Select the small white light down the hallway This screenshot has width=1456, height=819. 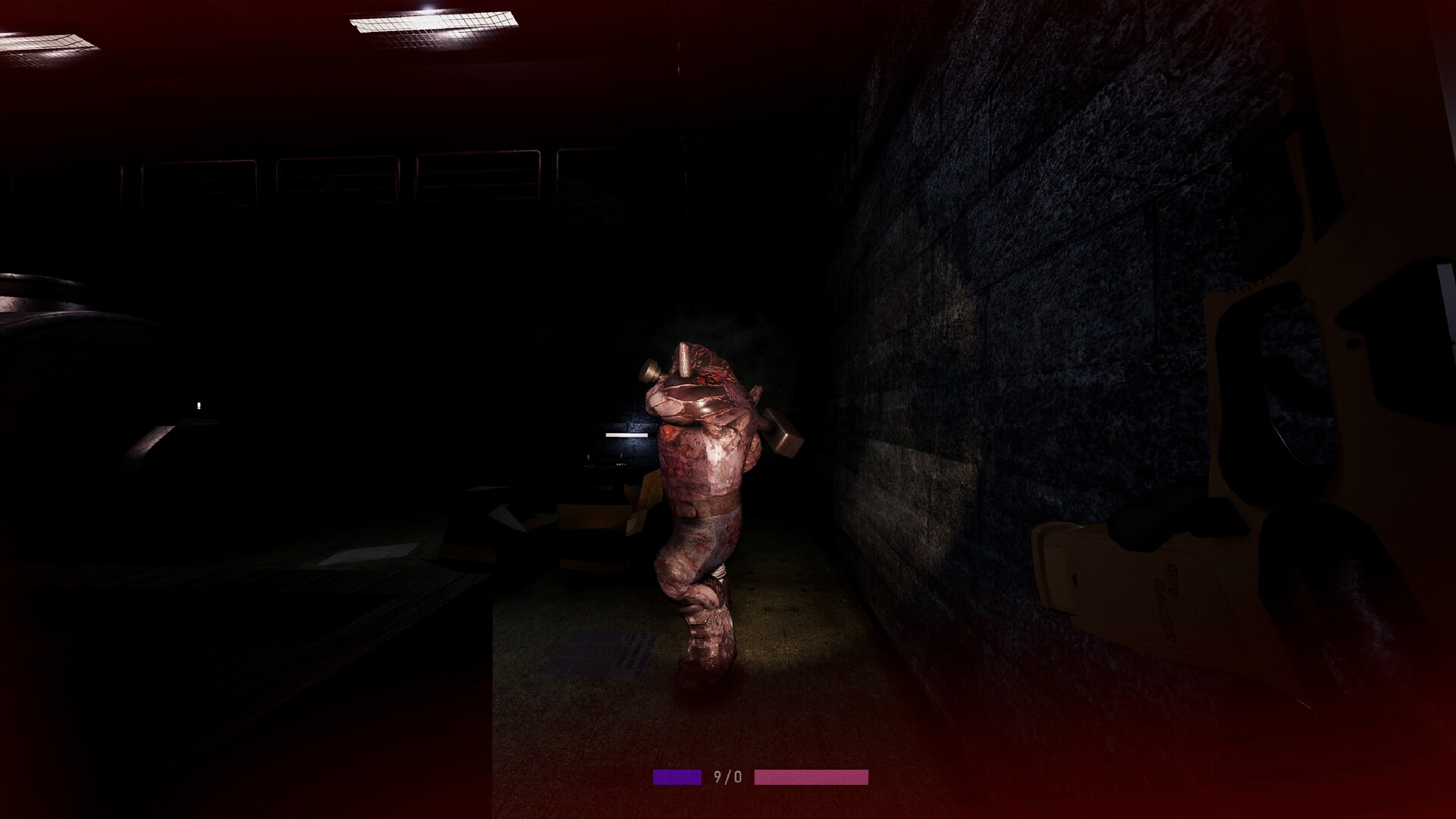199,405
